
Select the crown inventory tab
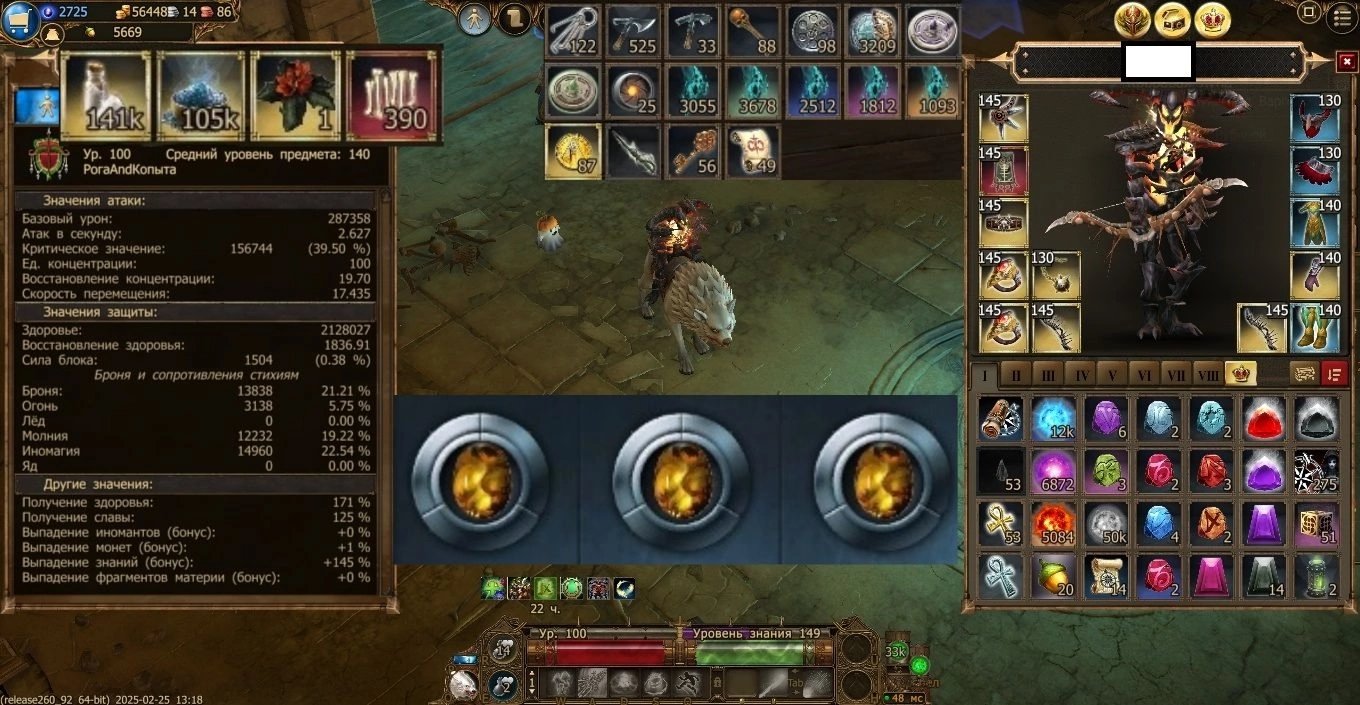1241,374
